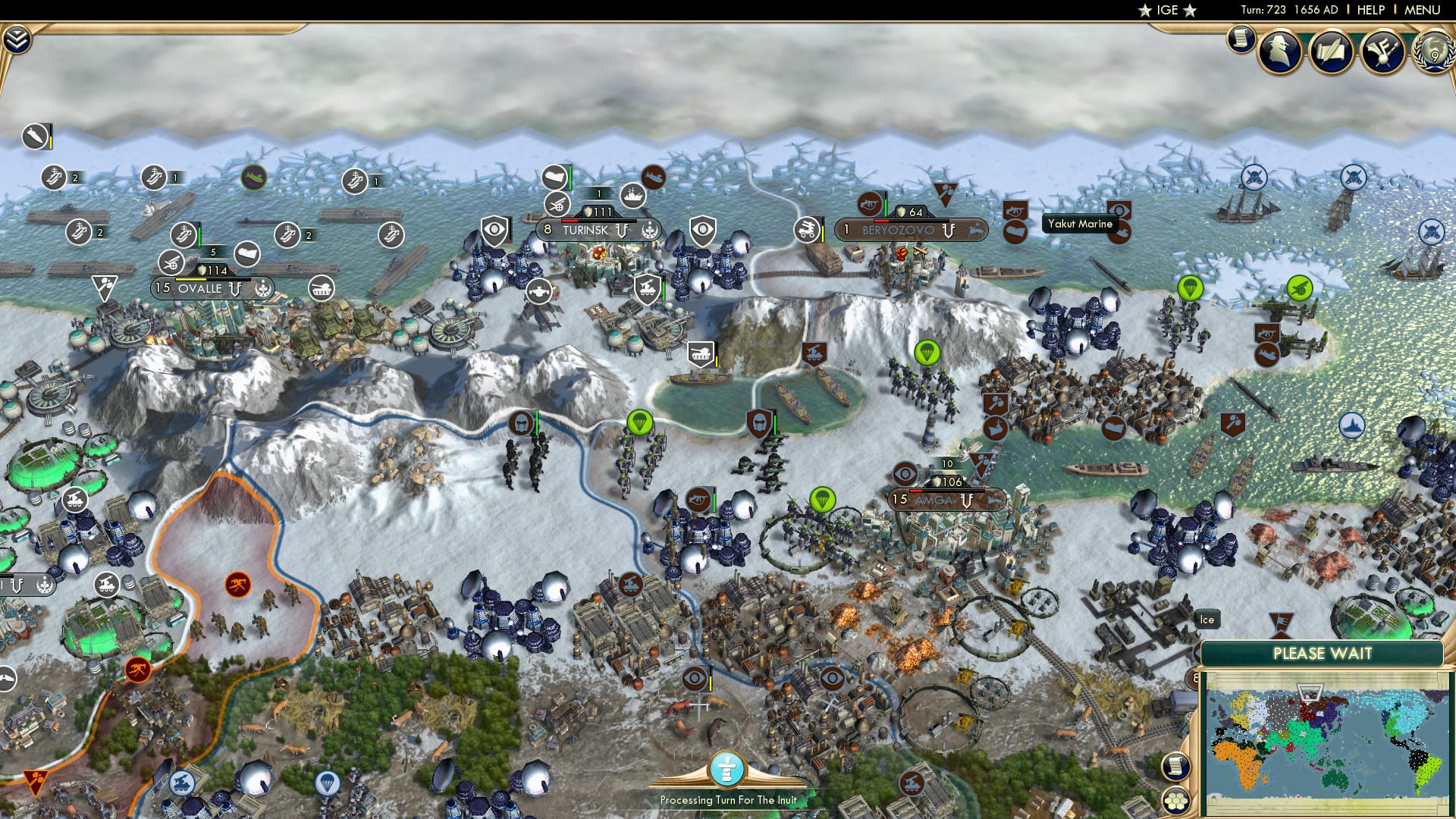Open the Culture overview paintbrush icon
This screenshot has width=1456, height=819.
[1382, 52]
